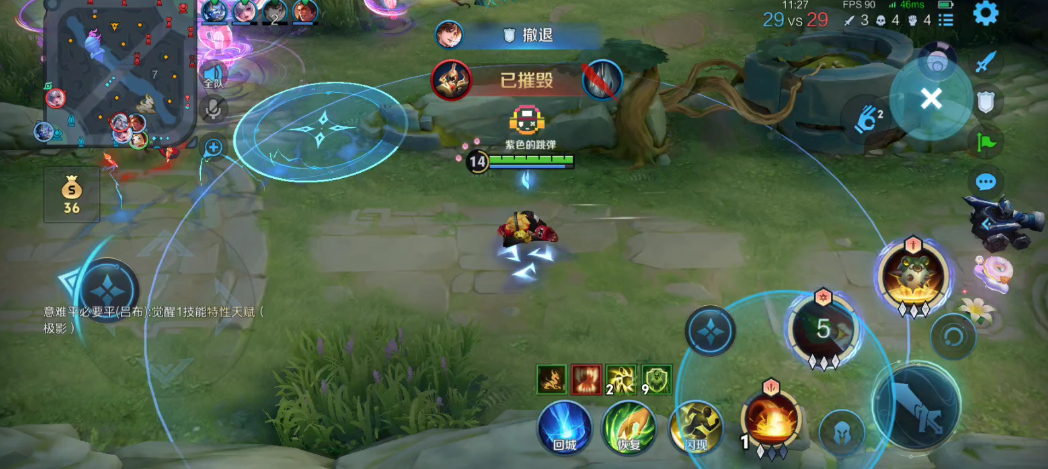Screen dimensions: 1048x469
Task: Tap the skill on five-second cooldown
Action: coord(822,327)
